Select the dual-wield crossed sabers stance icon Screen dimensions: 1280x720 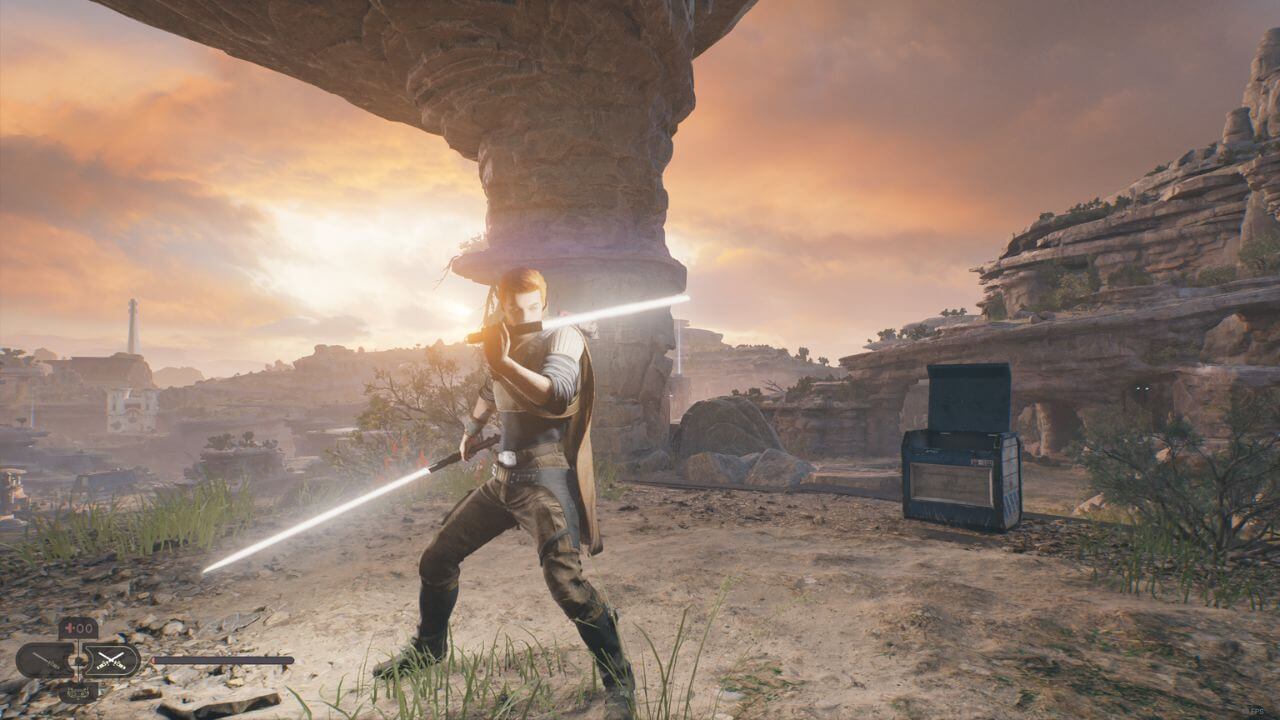111,659
